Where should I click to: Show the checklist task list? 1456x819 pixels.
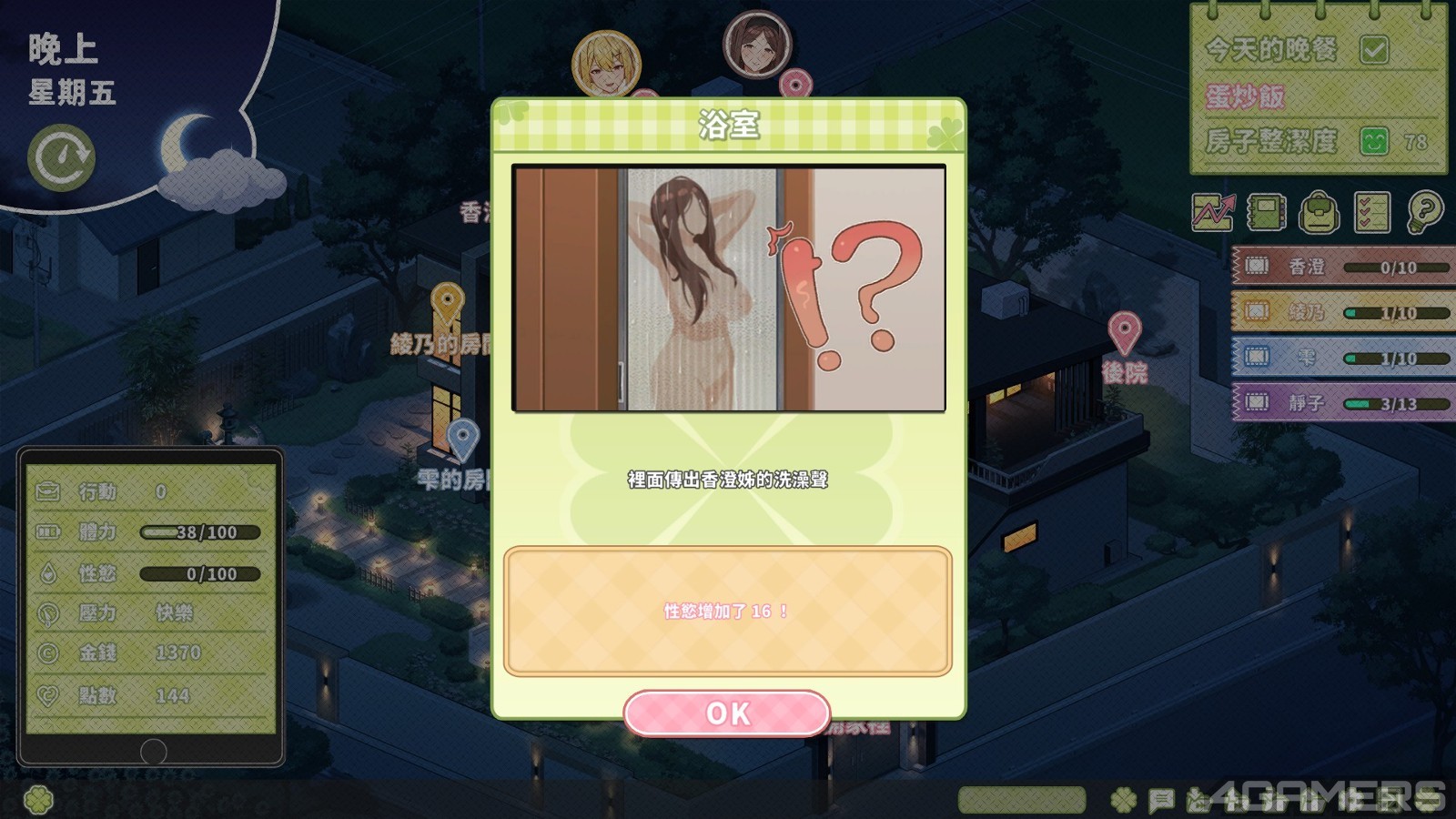pyautogui.click(x=1371, y=213)
